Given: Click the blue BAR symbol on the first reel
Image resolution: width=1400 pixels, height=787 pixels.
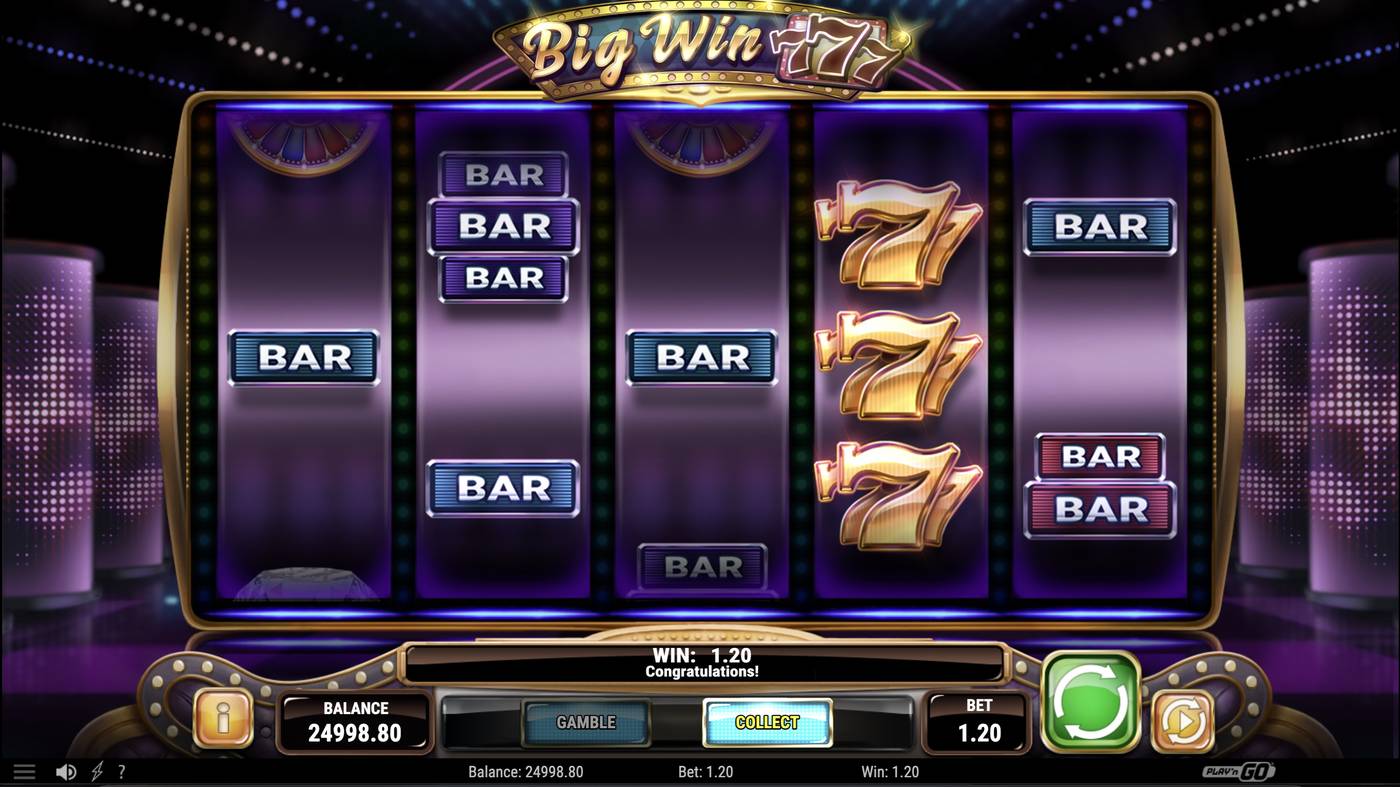Looking at the screenshot, I should (303, 357).
